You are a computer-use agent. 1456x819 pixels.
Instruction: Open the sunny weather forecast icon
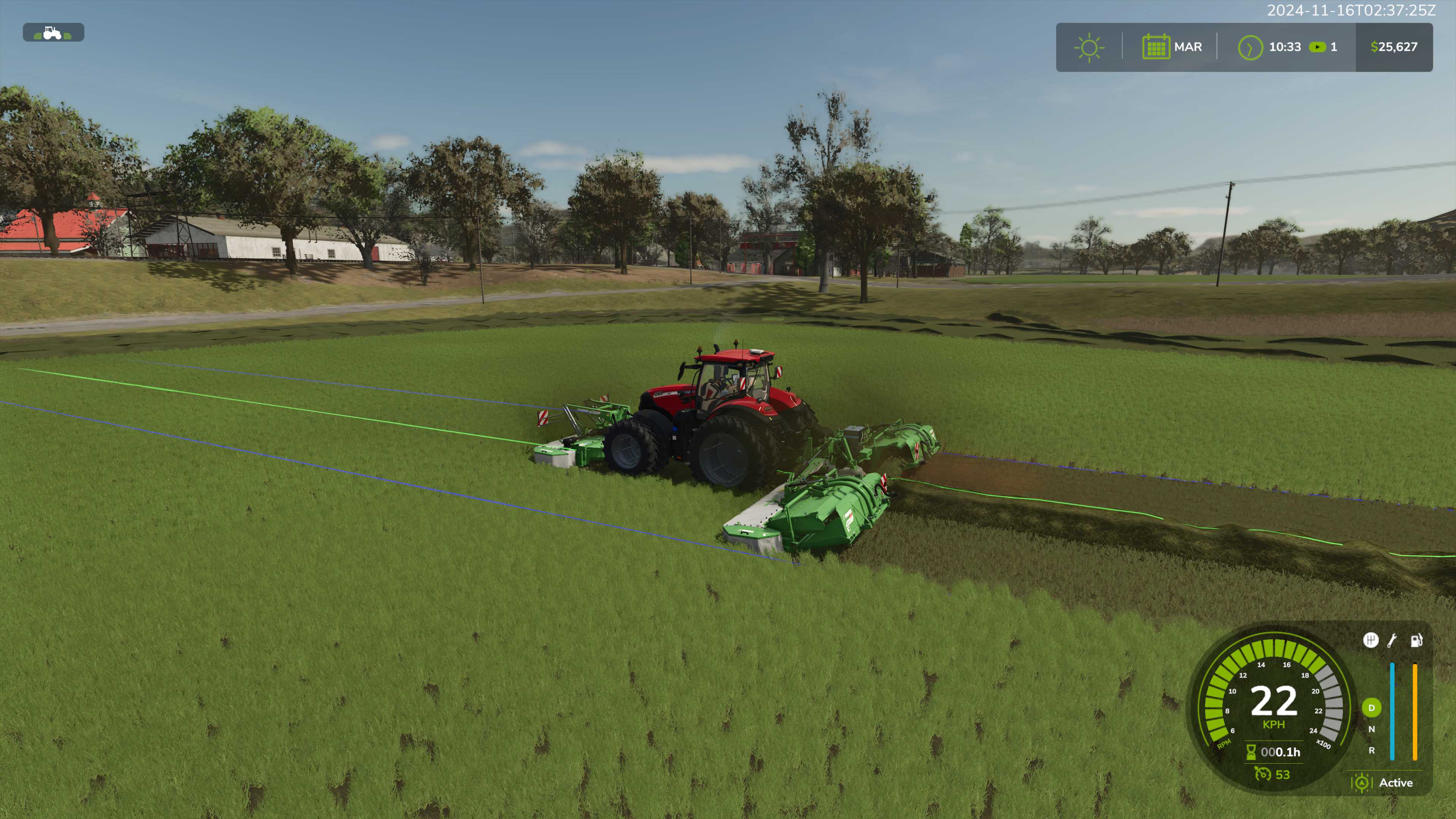(1089, 47)
